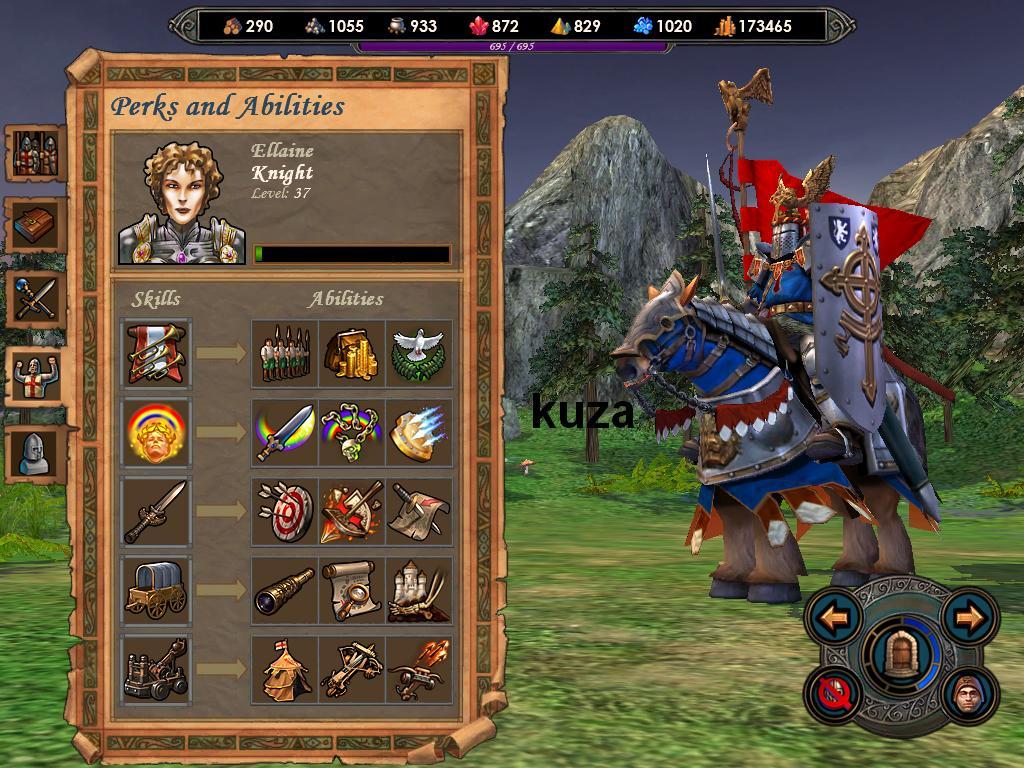Open the knight helmet tab

point(36,453)
